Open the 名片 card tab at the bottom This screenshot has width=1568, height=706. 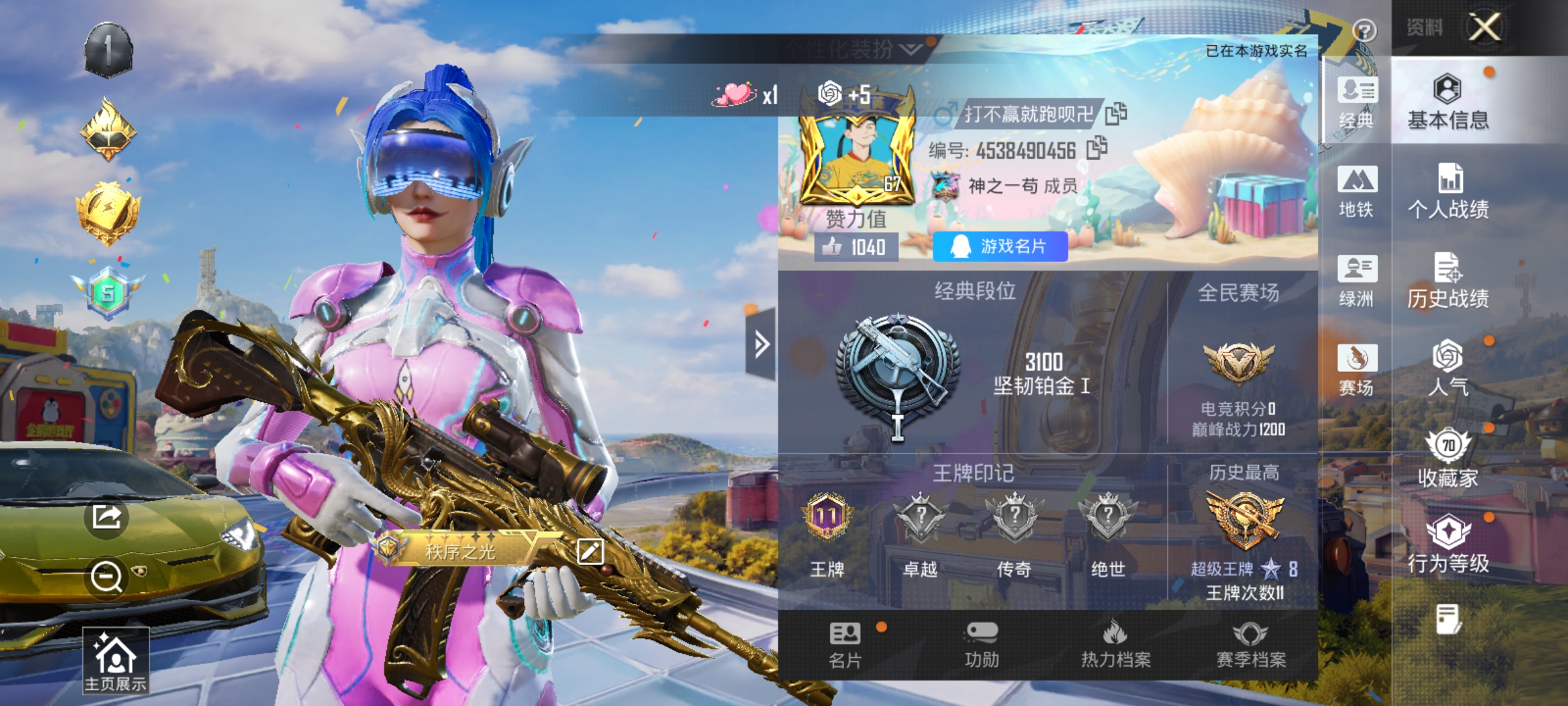[x=845, y=645]
